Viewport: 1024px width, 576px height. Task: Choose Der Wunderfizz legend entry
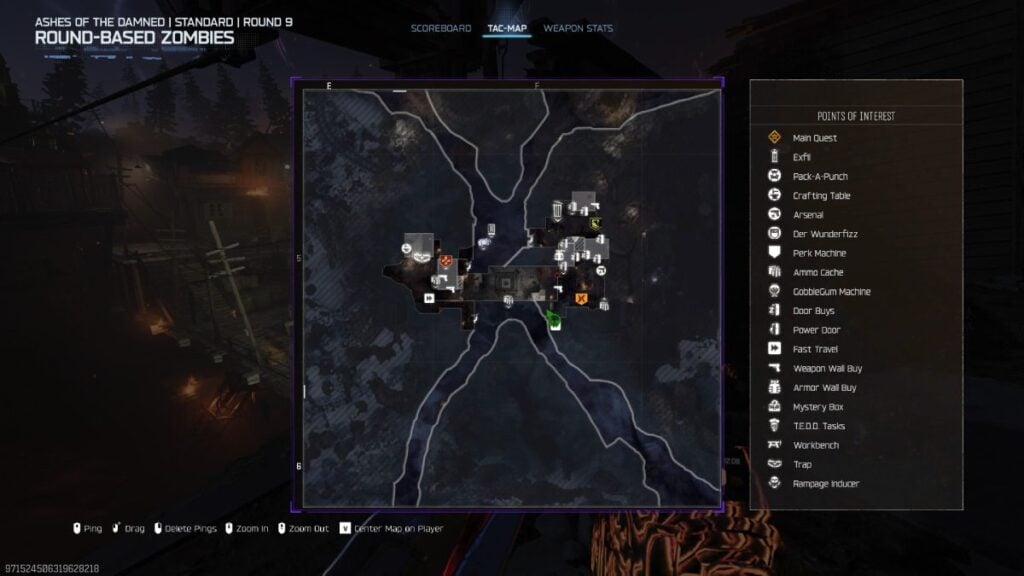[825, 234]
